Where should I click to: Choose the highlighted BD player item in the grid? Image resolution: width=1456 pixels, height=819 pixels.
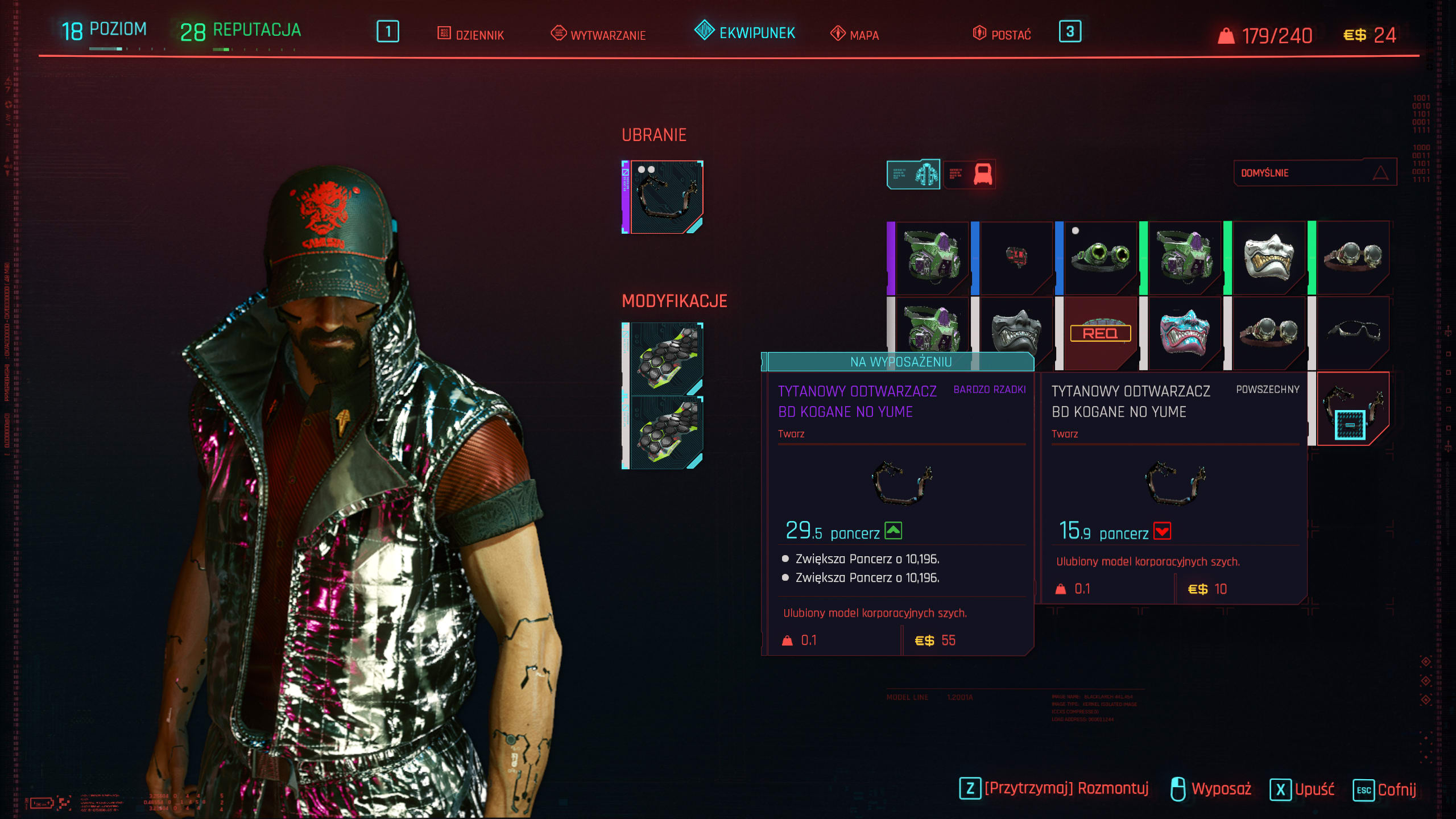pos(1352,408)
